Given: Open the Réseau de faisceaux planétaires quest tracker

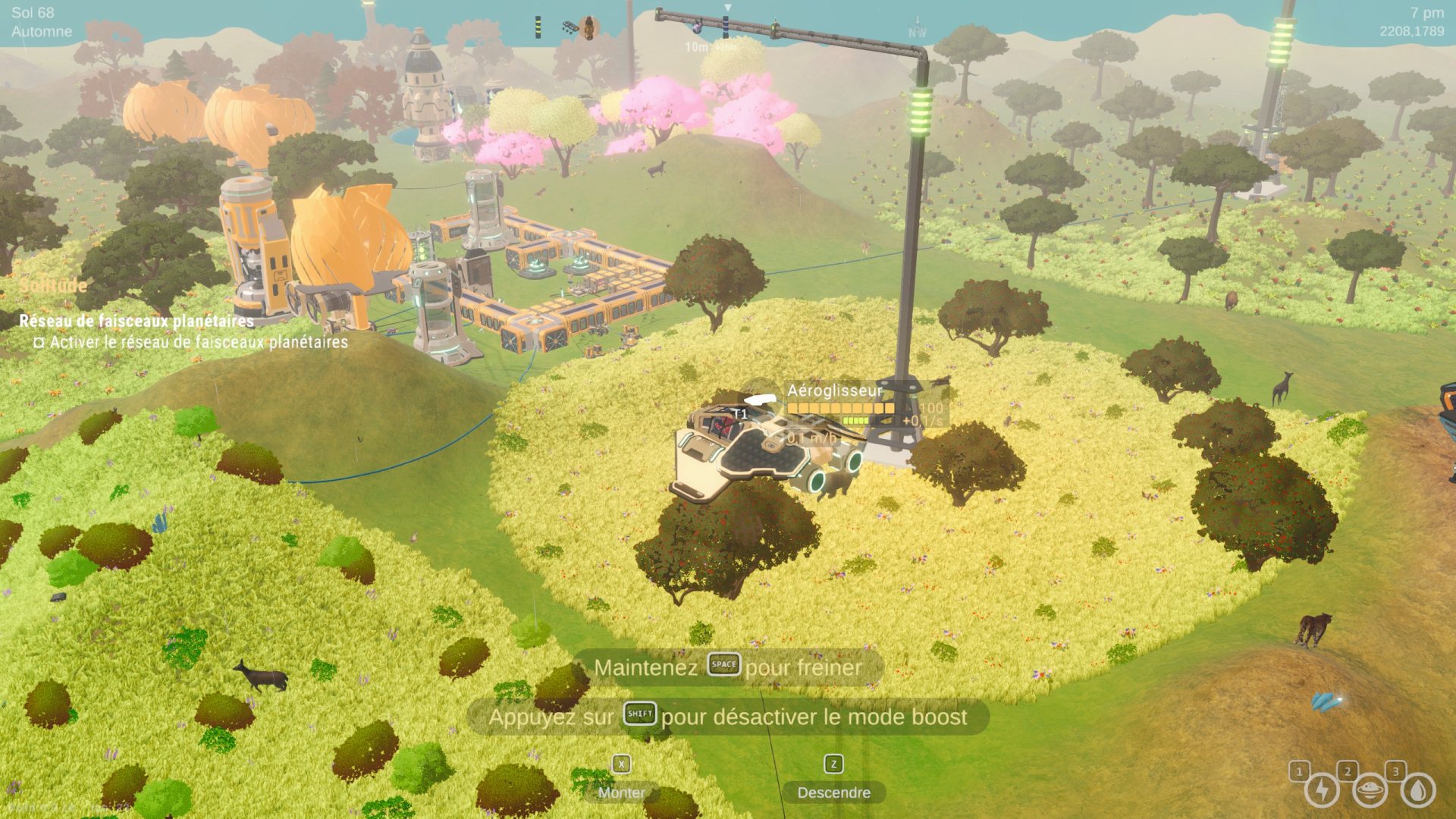Looking at the screenshot, I should (136, 321).
